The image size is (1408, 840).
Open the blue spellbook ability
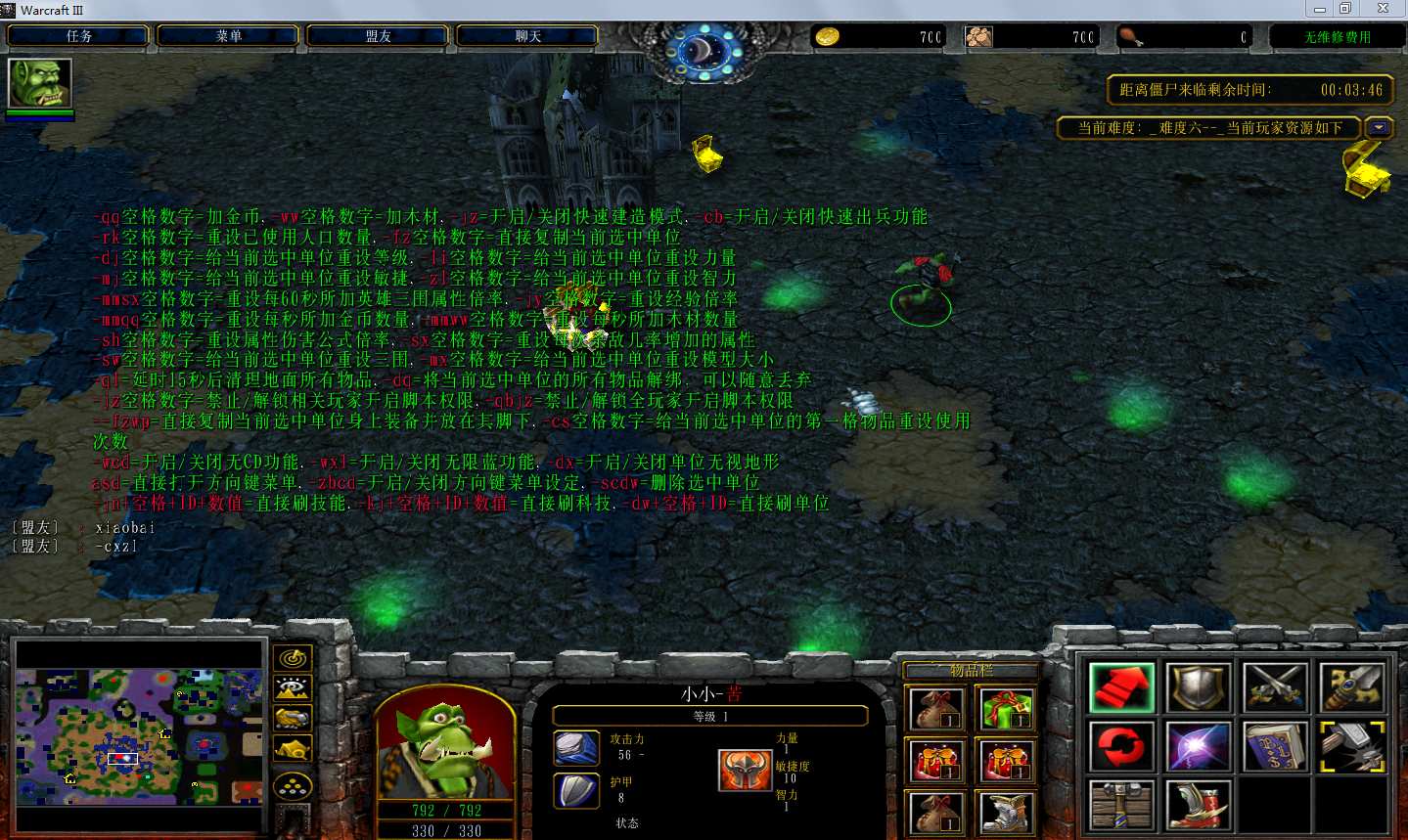pos(1276,746)
